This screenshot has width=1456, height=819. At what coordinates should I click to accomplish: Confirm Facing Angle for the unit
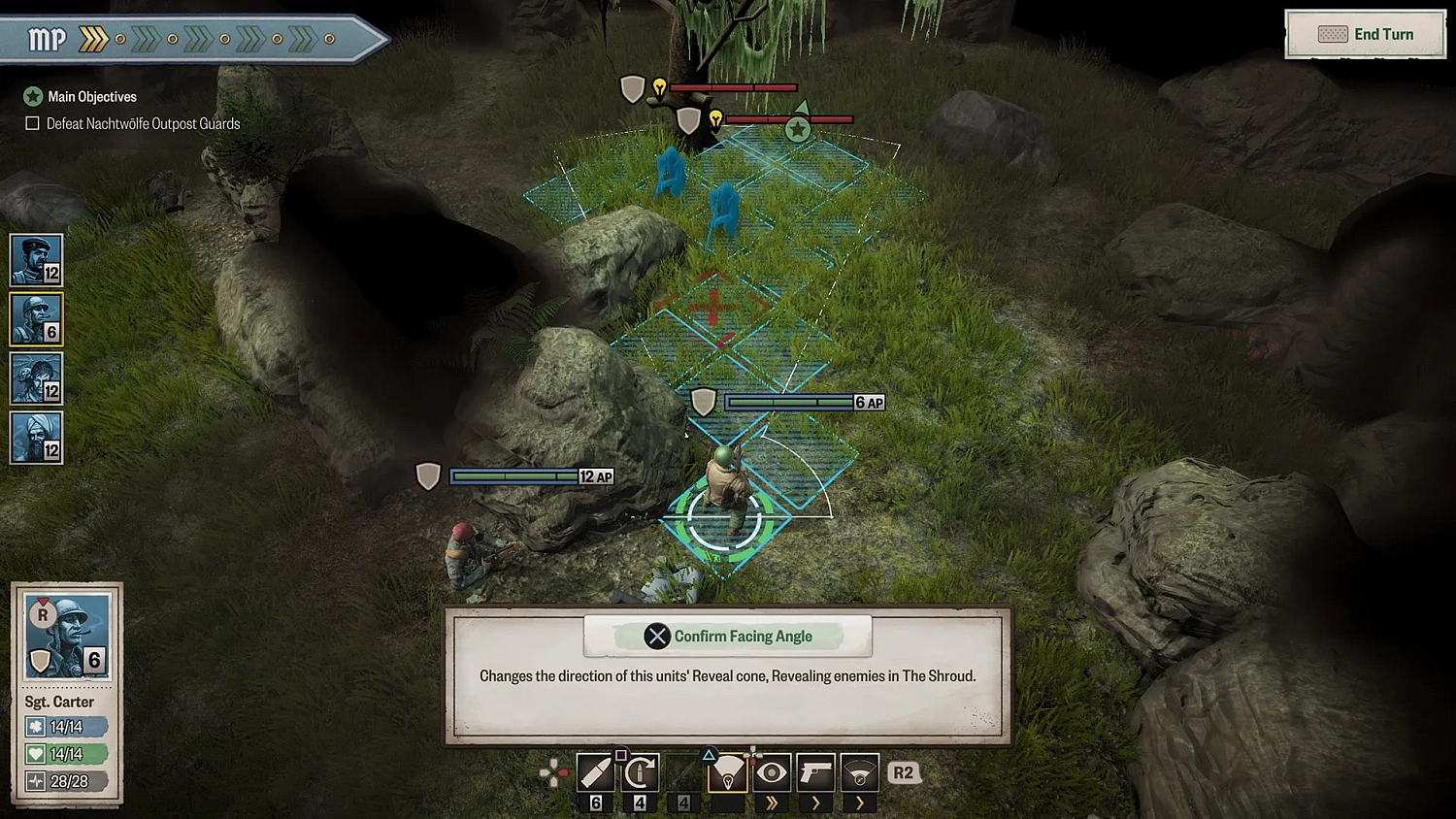(727, 636)
